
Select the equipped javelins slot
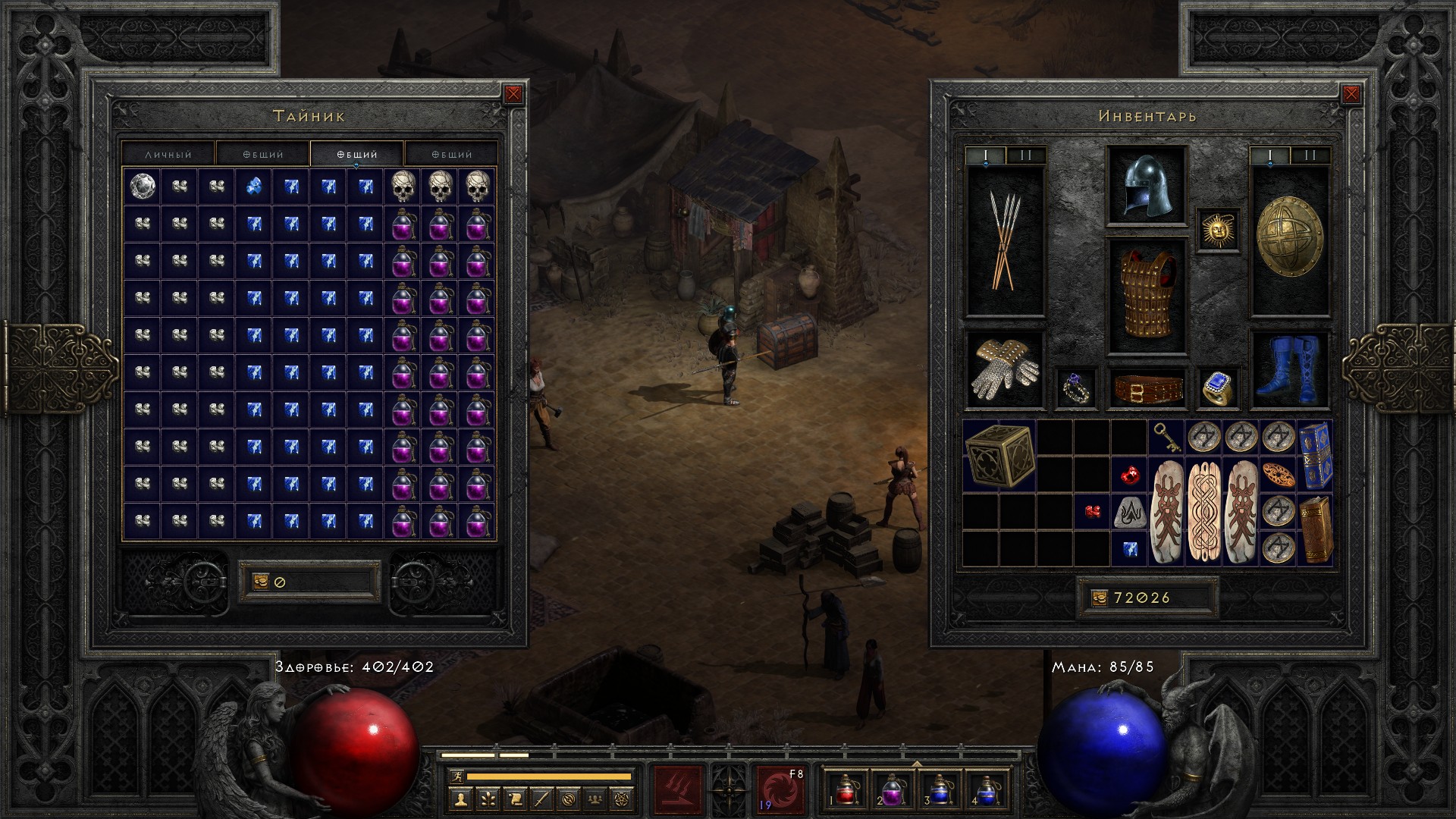point(1005,240)
